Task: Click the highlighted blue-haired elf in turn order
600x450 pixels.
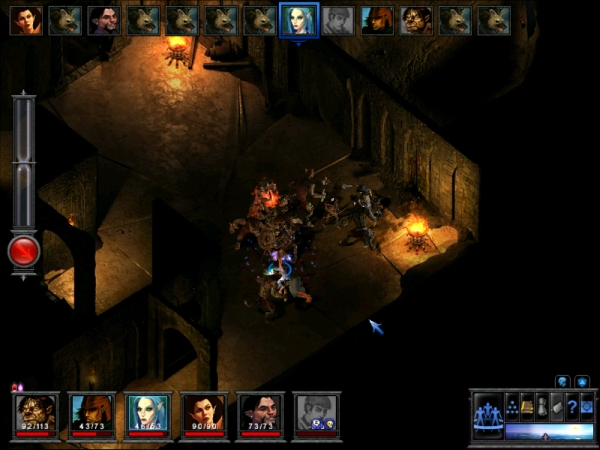Action: tap(299, 20)
